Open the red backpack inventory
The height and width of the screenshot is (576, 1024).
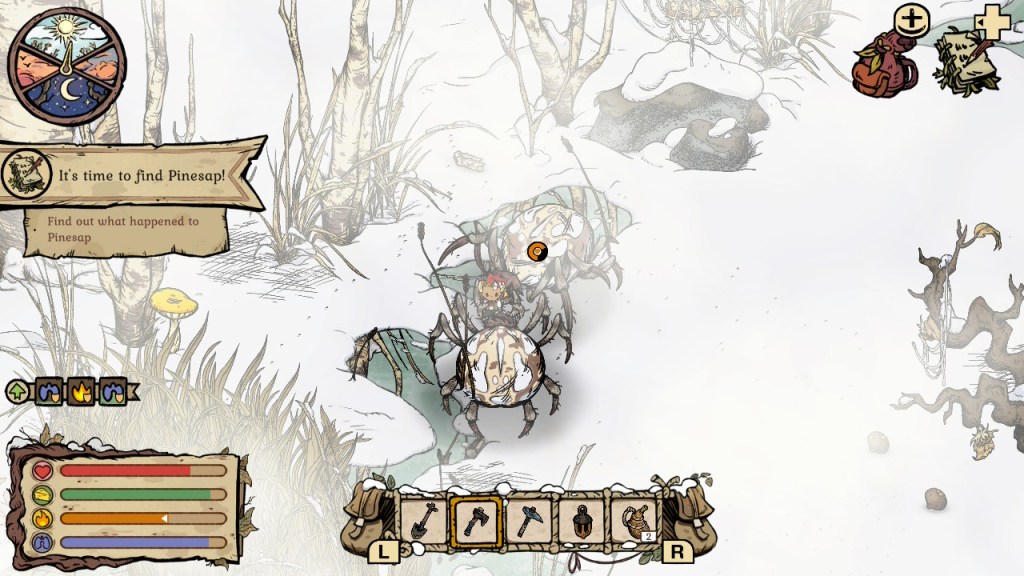(880, 62)
